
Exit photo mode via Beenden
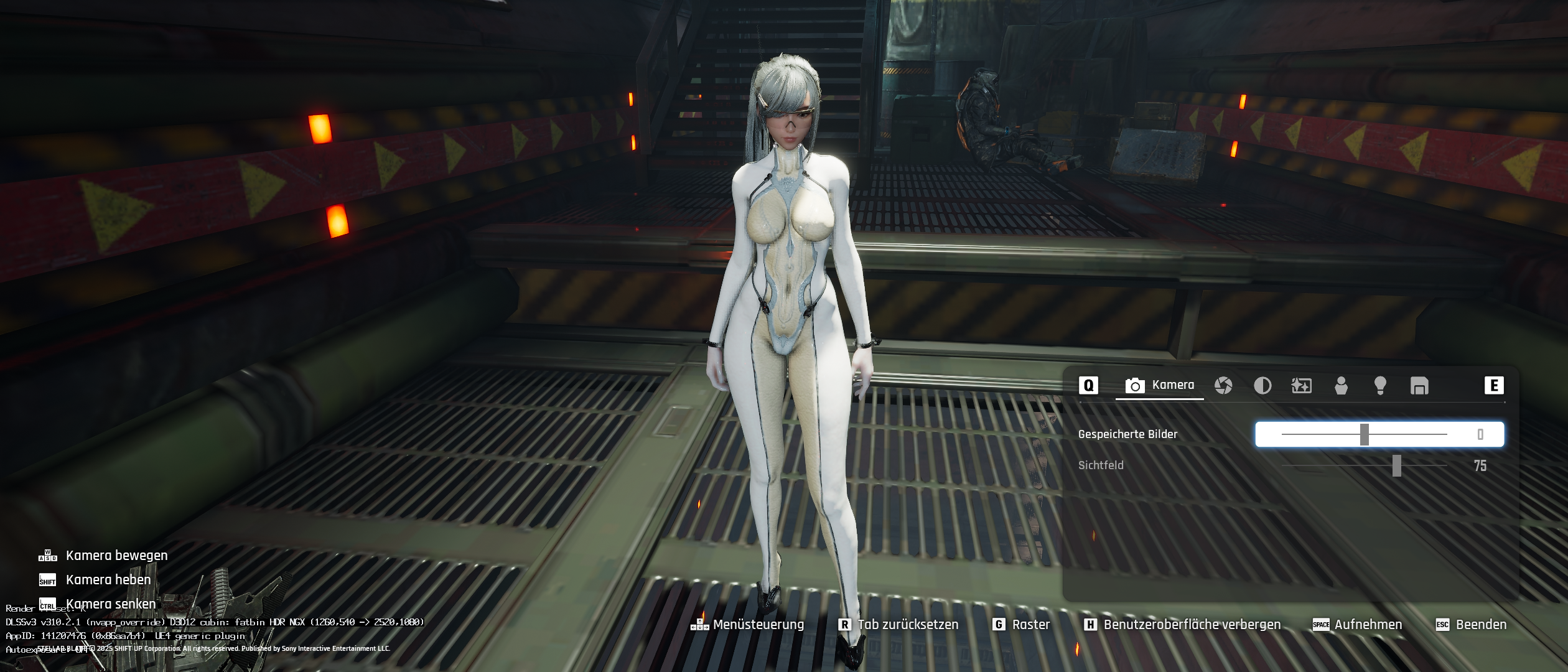pyautogui.click(x=1471, y=625)
